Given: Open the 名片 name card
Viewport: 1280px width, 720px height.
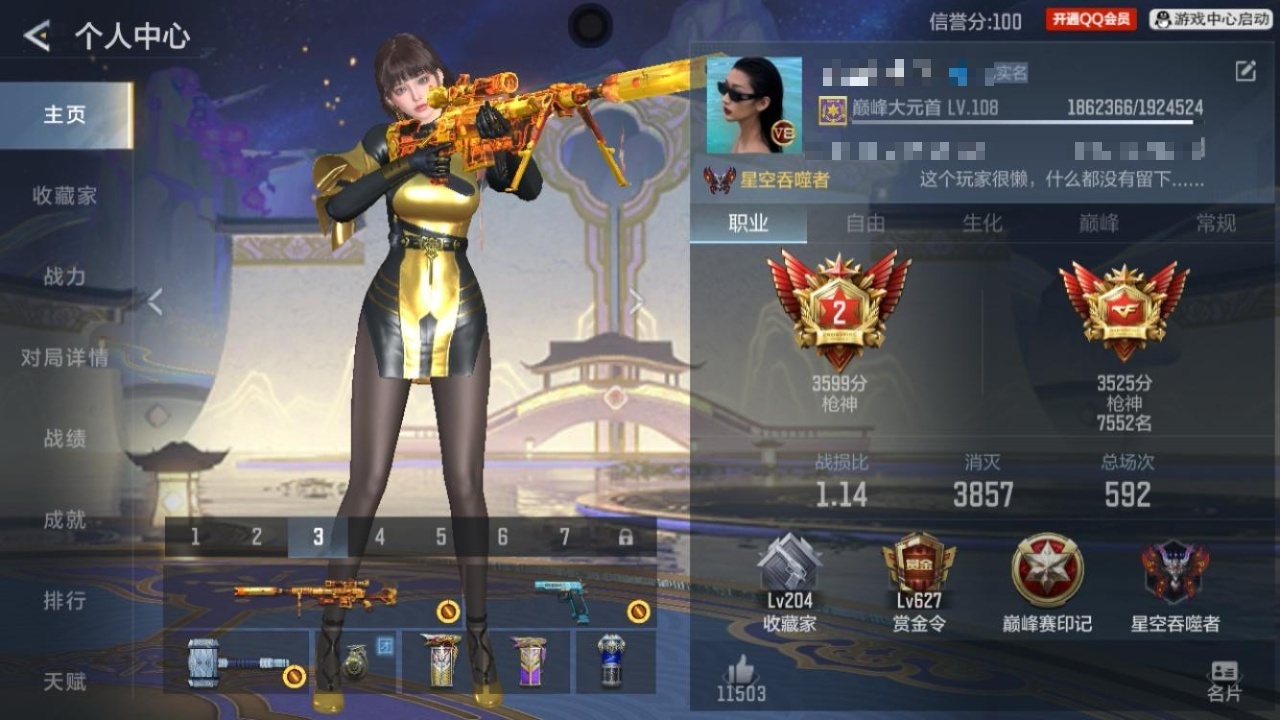Looking at the screenshot, I should point(1224,681).
